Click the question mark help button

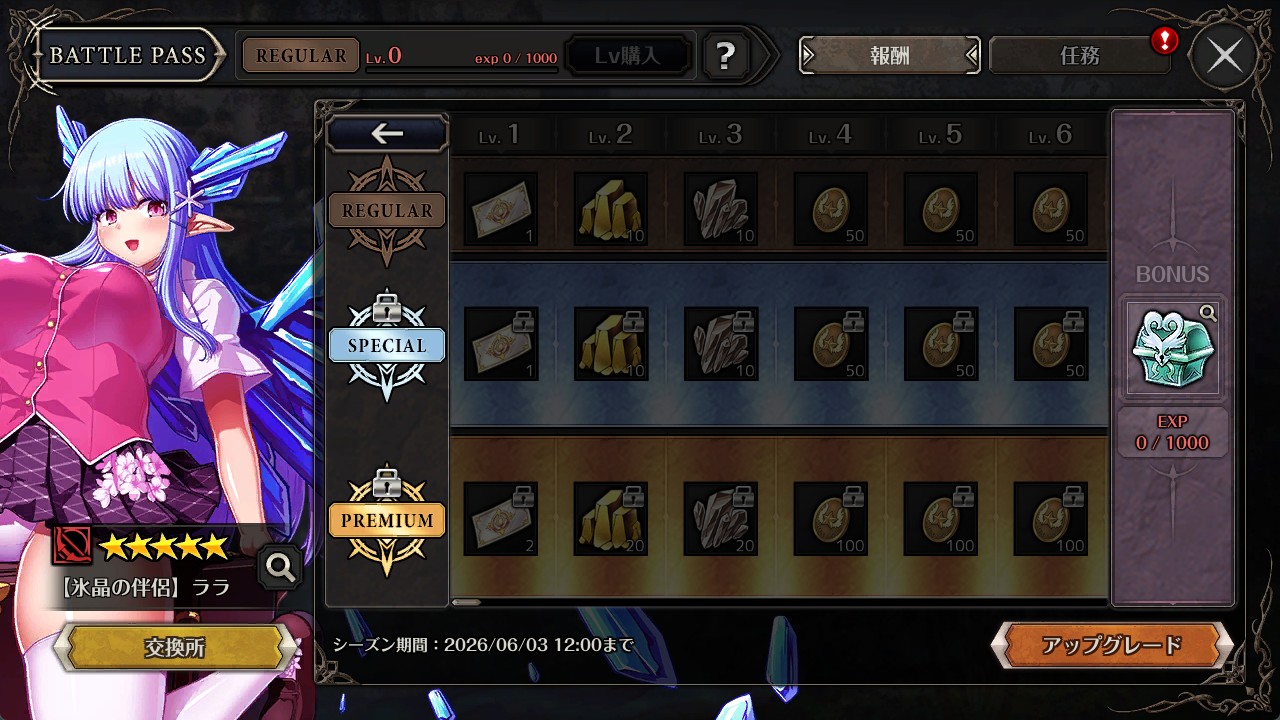tap(726, 56)
